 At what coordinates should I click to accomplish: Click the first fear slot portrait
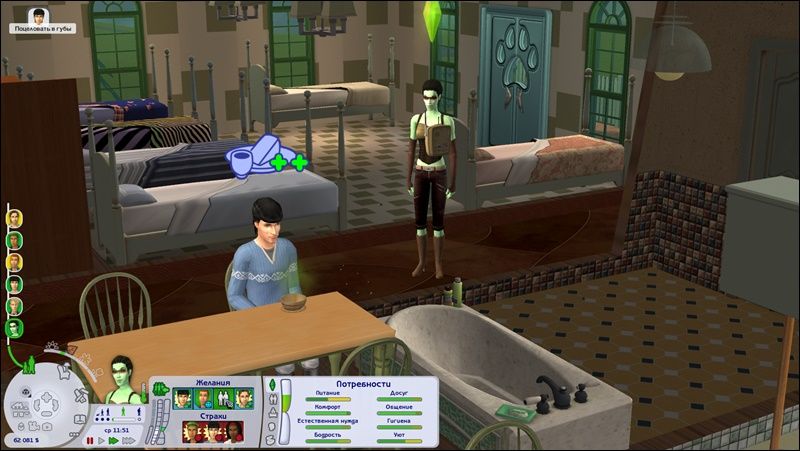pos(192,432)
